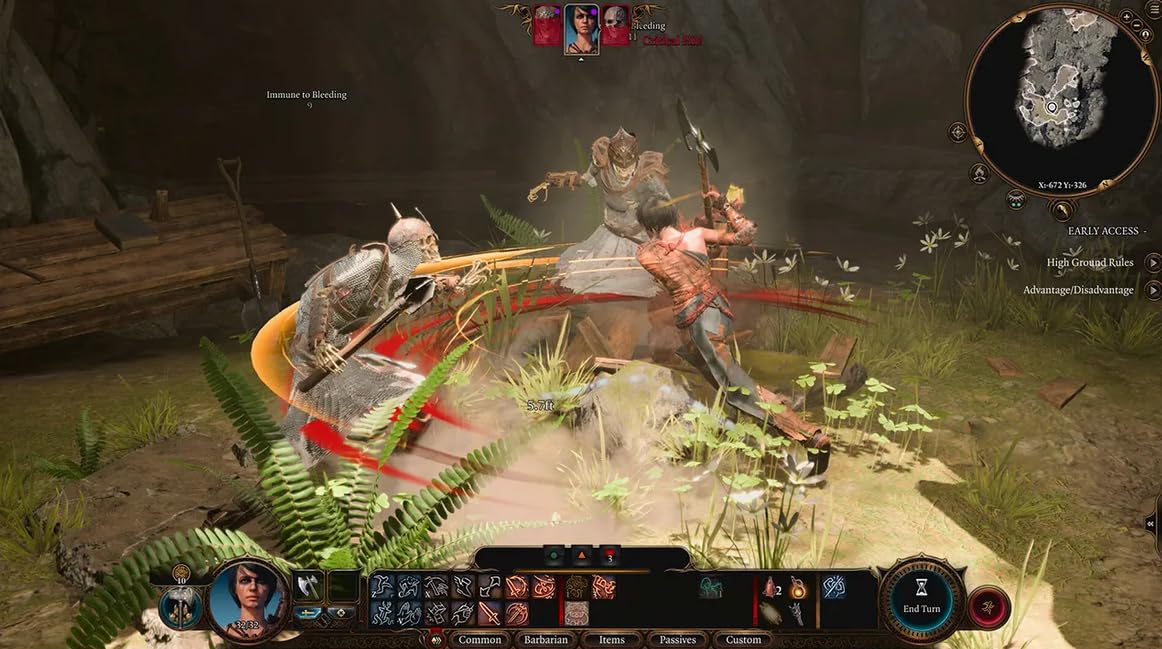Show the Items hotbar tab
1162x649 pixels.
coord(611,639)
